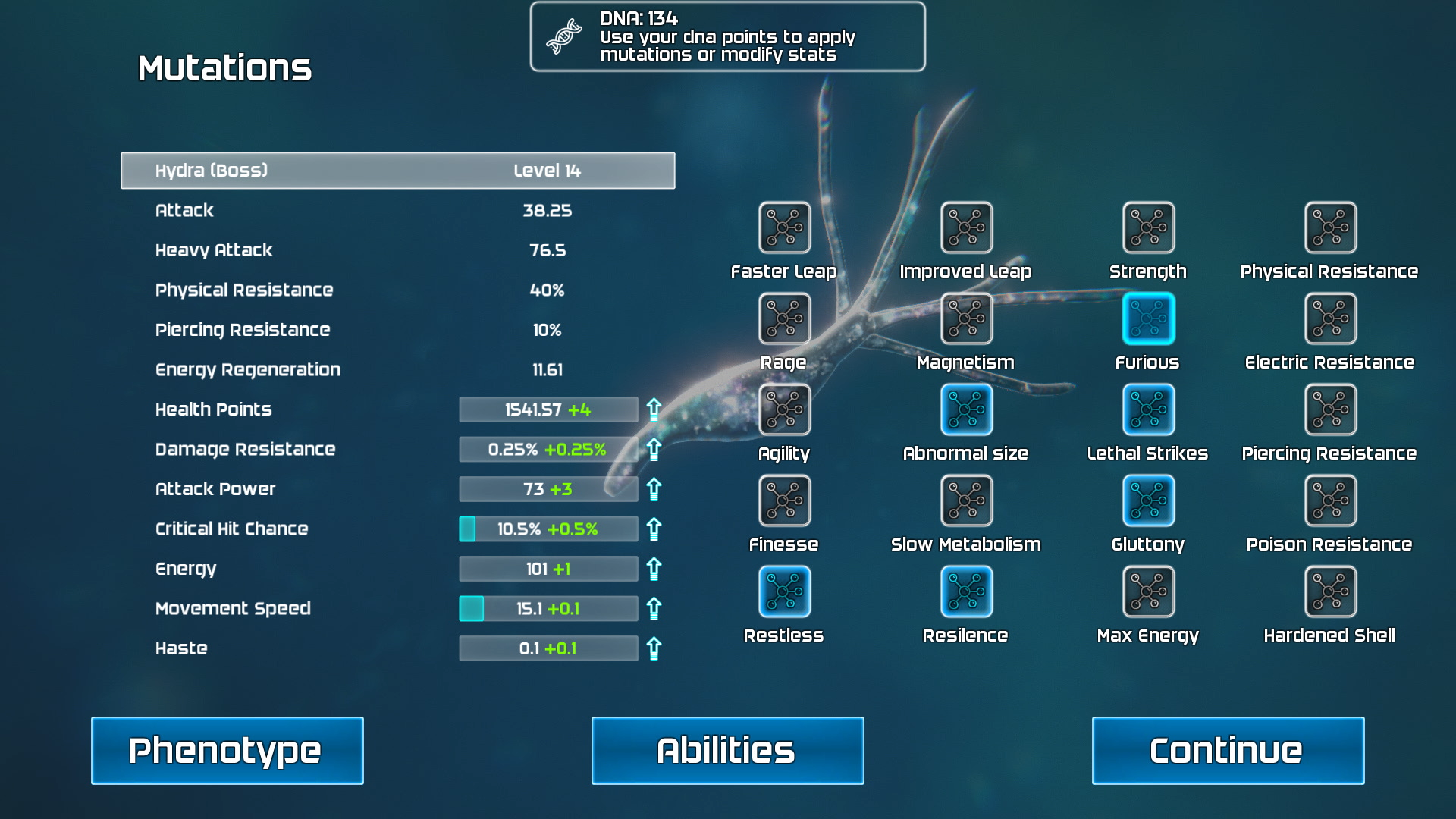The width and height of the screenshot is (1456, 819).
Task: Select the Abnormal size mutation
Action: 966,409
